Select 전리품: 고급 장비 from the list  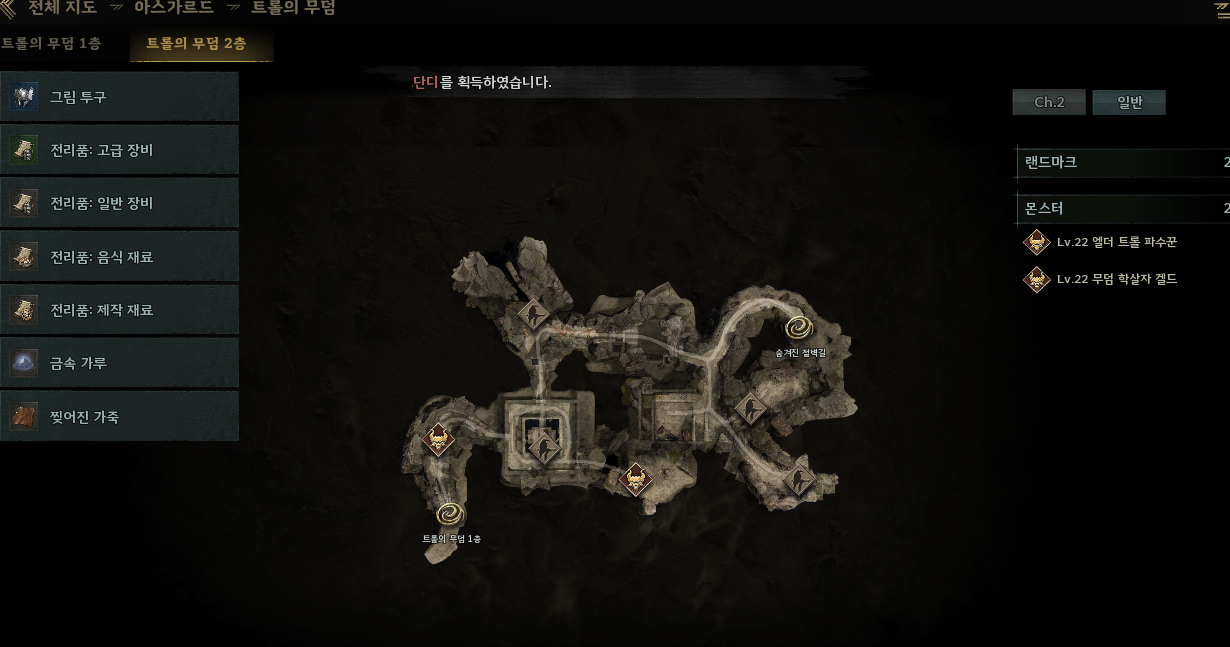tap(119, 150)
